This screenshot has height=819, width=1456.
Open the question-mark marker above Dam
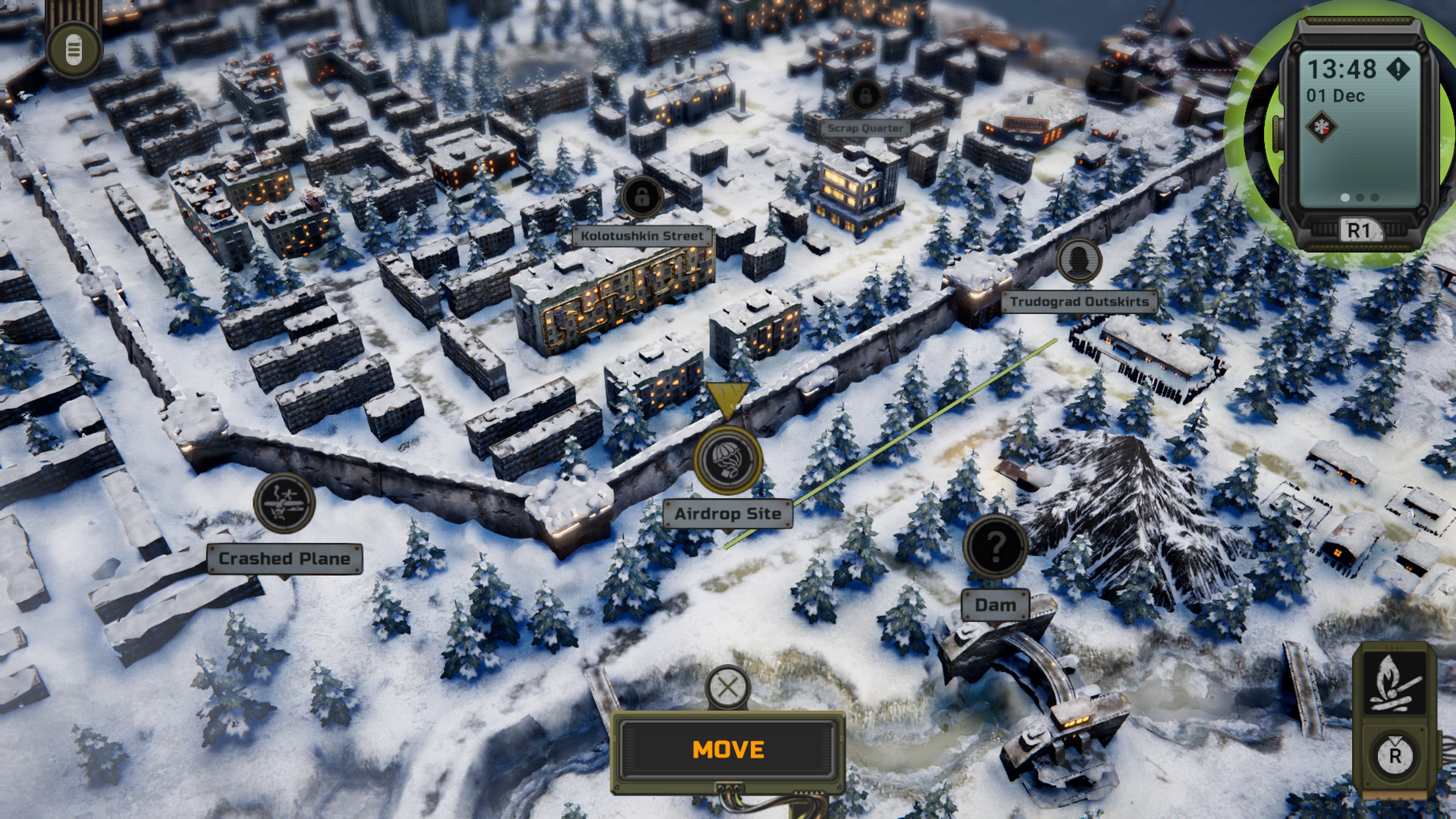pyautogui.click(x=996, y=546)
